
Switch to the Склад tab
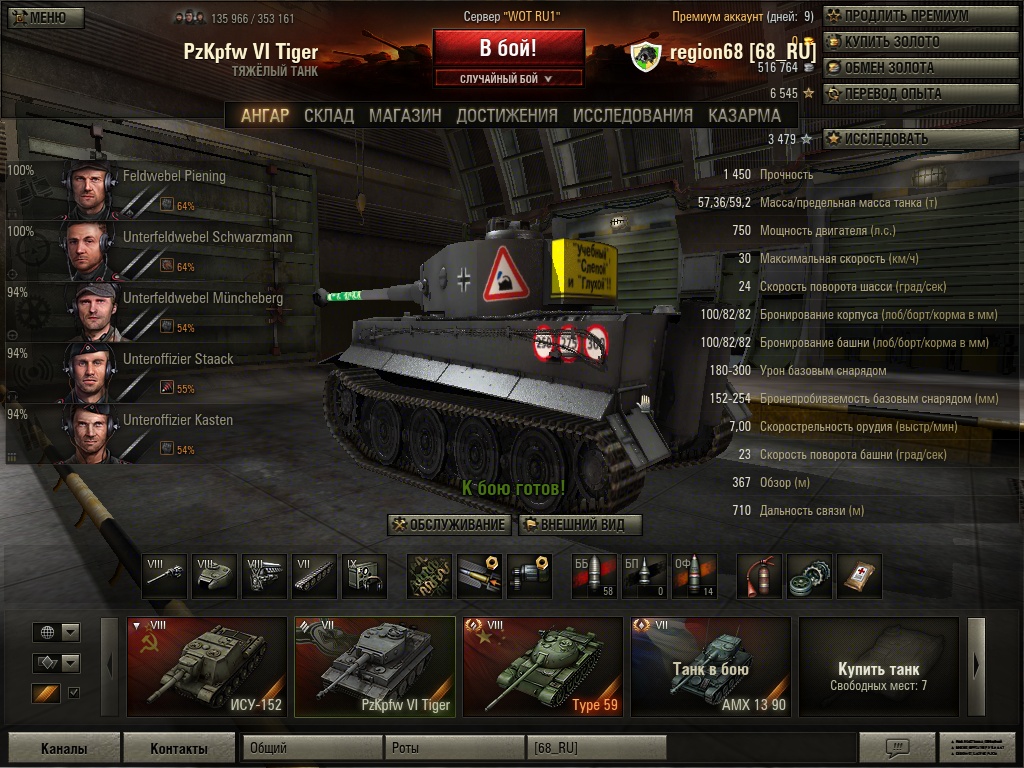point(329,115)
